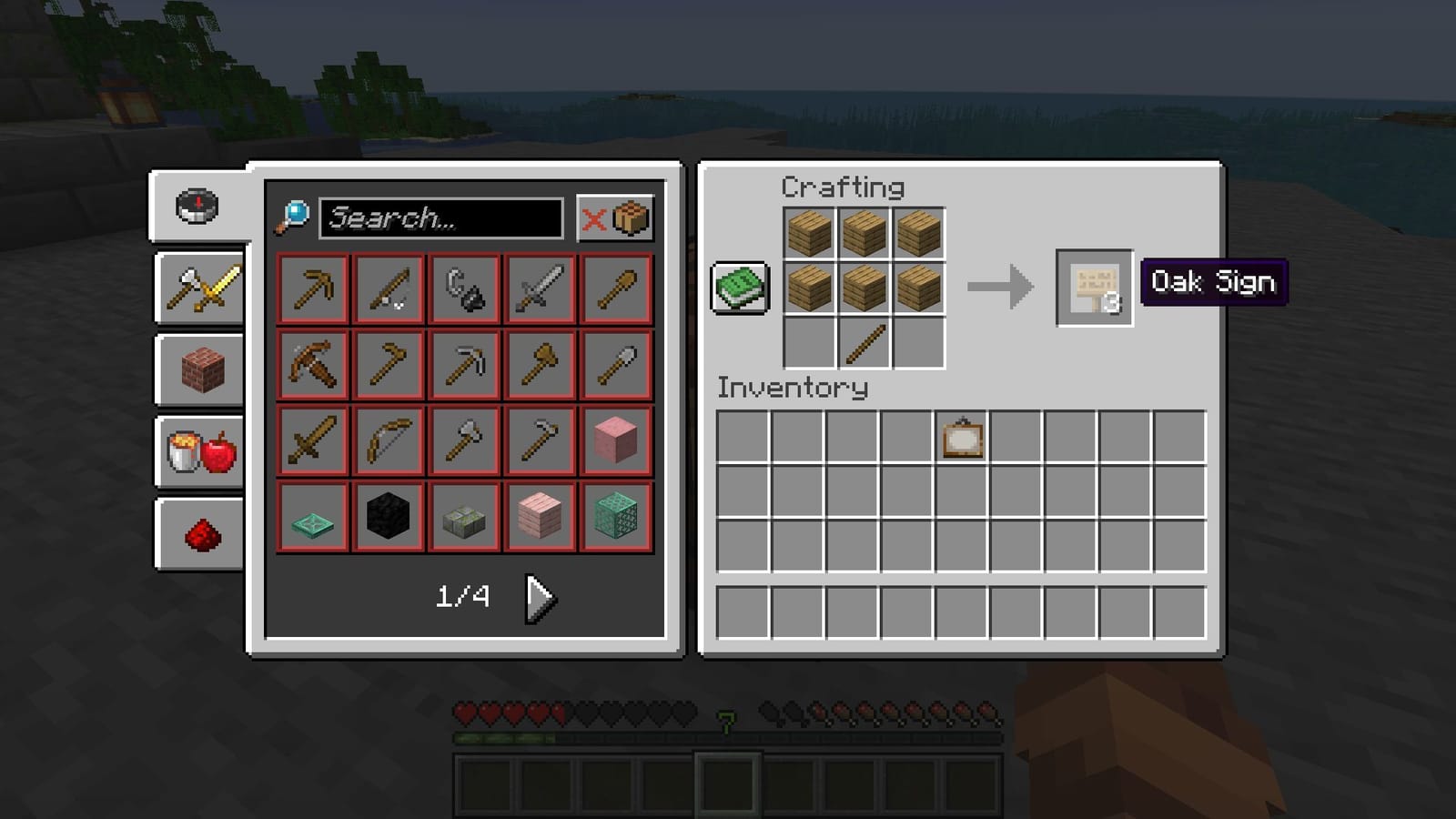Switch to the tools and weapons tab
This screenshot has width=1456, height=819.
point(199,289)
